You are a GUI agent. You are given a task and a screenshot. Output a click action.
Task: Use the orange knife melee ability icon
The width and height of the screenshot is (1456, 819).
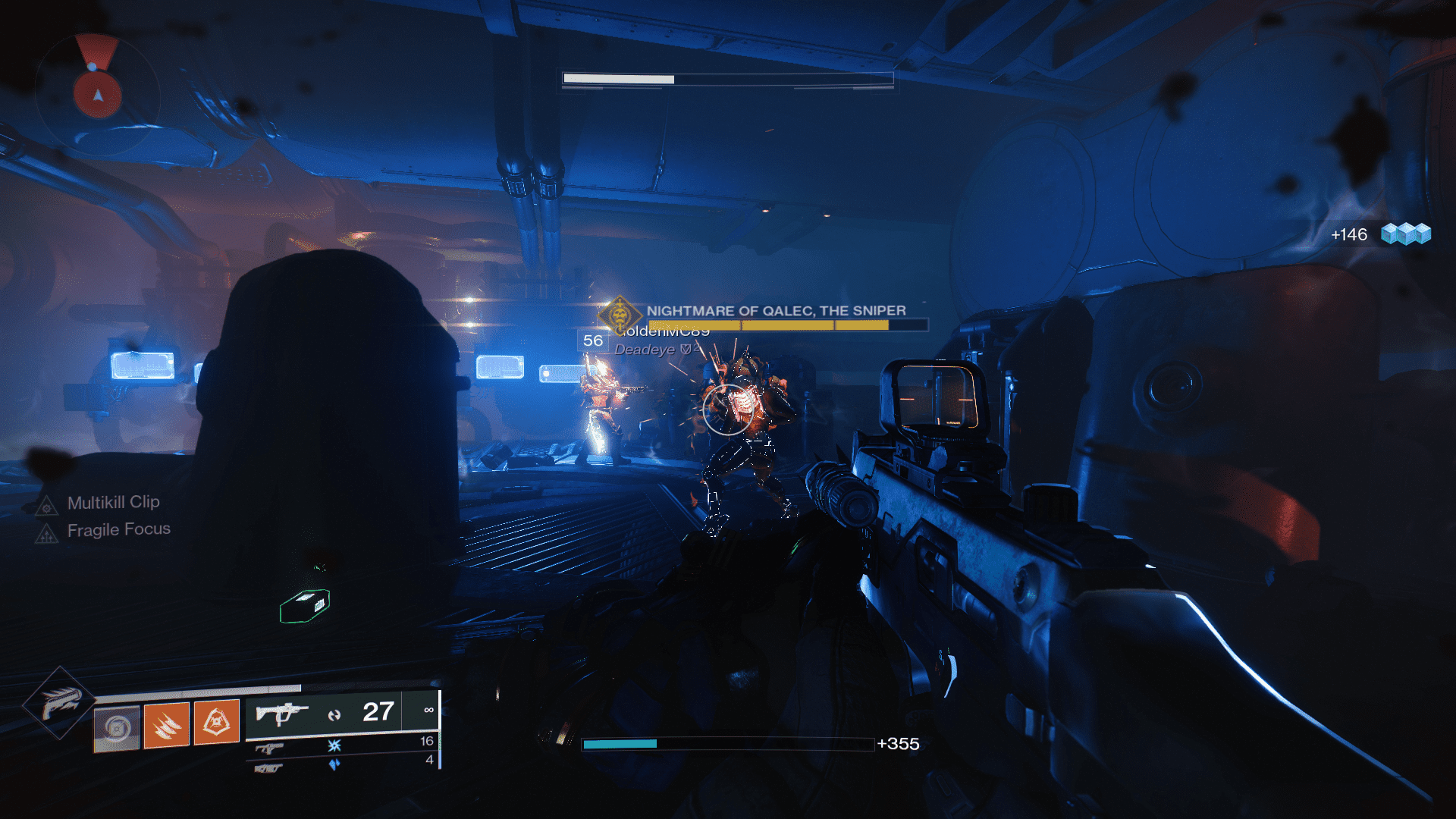click(167, 724)
